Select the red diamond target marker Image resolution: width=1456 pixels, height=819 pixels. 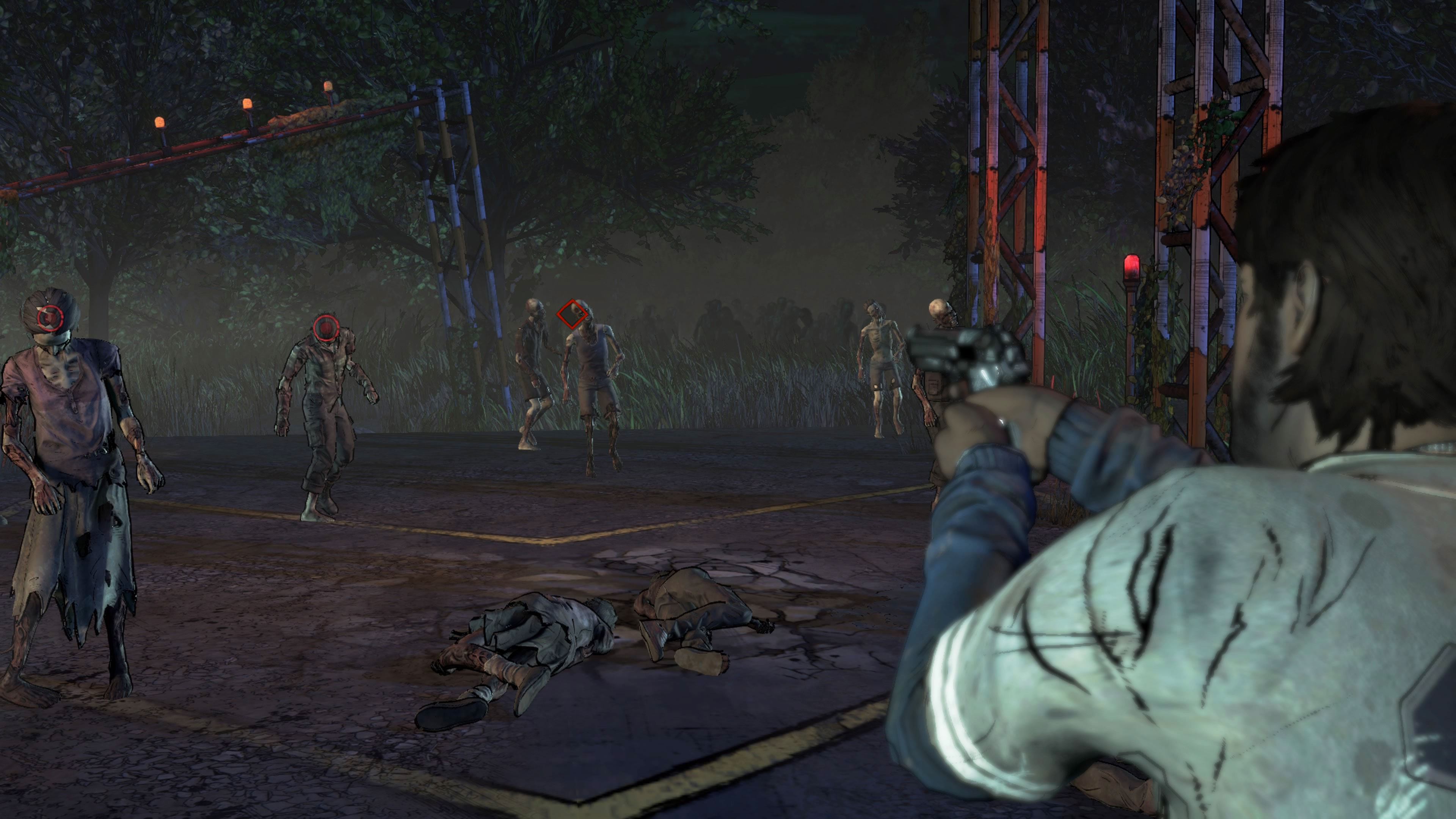572,314
